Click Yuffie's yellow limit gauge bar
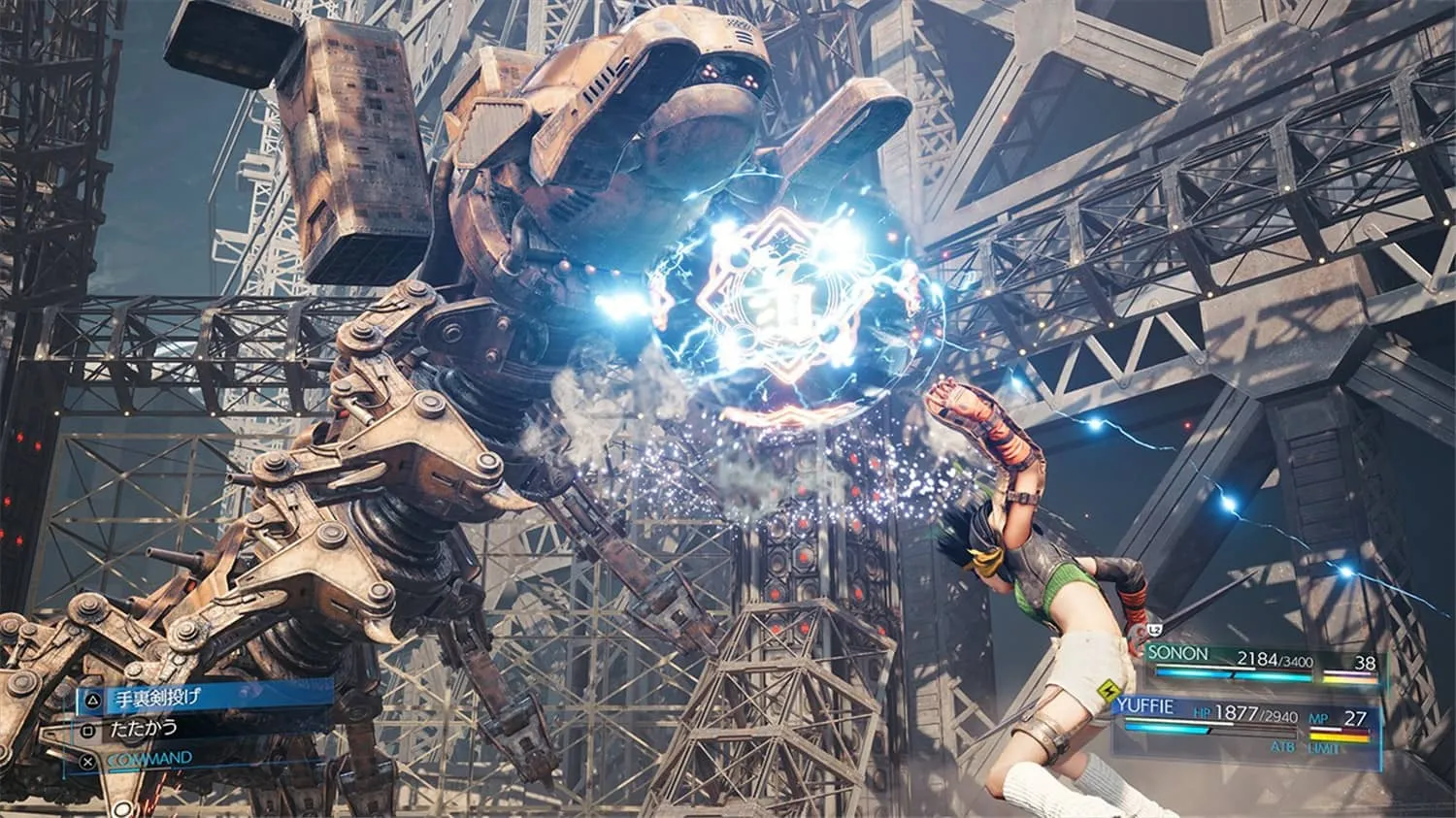The height and width of the screenshot is (818, 1456). 1339,737
